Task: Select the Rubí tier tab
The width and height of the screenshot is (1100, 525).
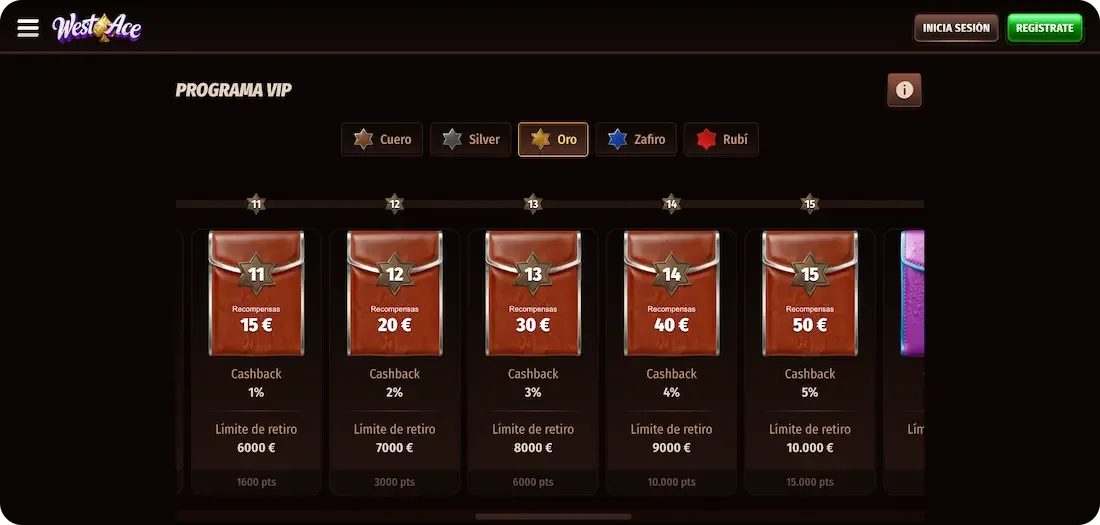Action: pyautogui.click(x=721, y=140)
